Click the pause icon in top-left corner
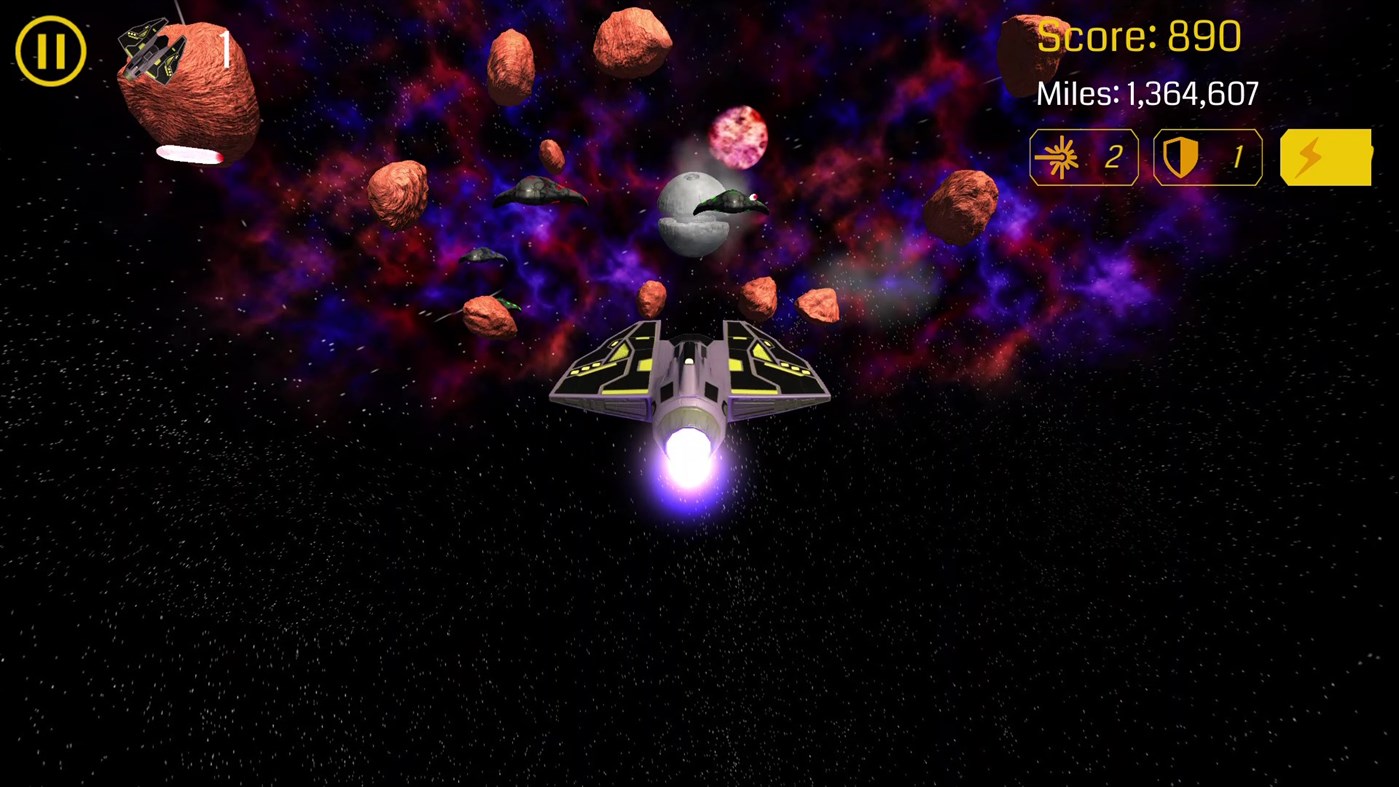Screen dimensions: 1399x787 pyautogui.click(x=49, y=50)
